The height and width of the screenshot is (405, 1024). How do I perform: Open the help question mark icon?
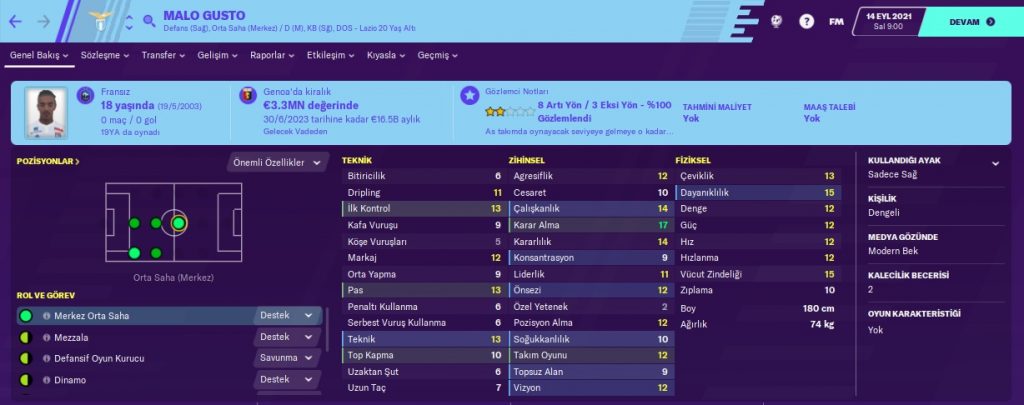point(806,21)
